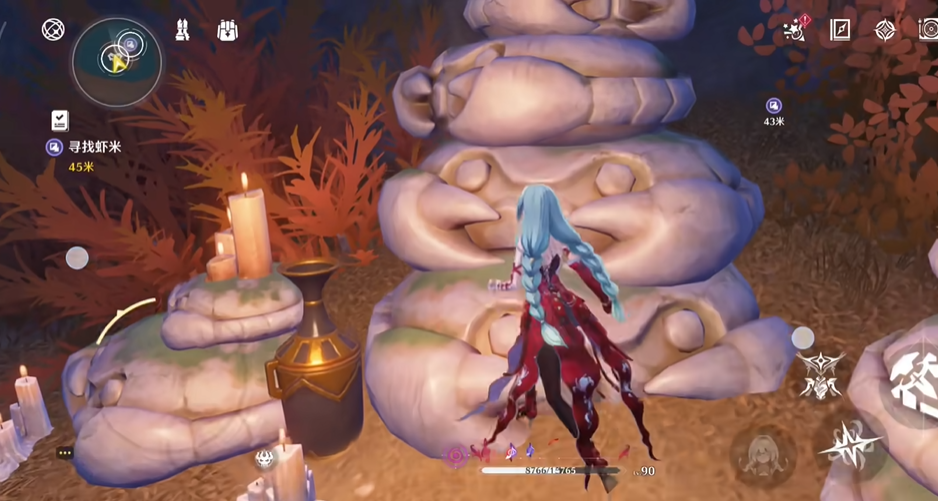This screenshot has width=938, height=501.
Task: Switch to the teammate portrait
Action: tap(764, 454)
